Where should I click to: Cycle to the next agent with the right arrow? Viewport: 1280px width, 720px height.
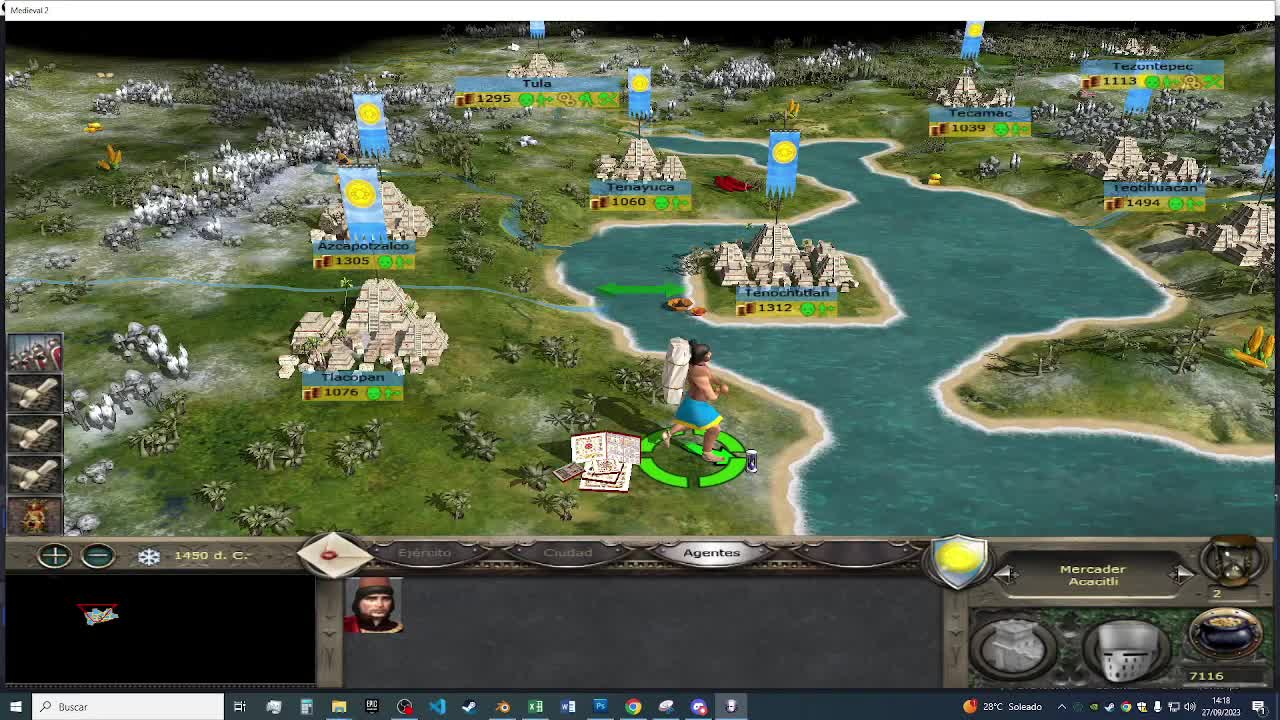pyautogui.click(x=1180, y=574)
